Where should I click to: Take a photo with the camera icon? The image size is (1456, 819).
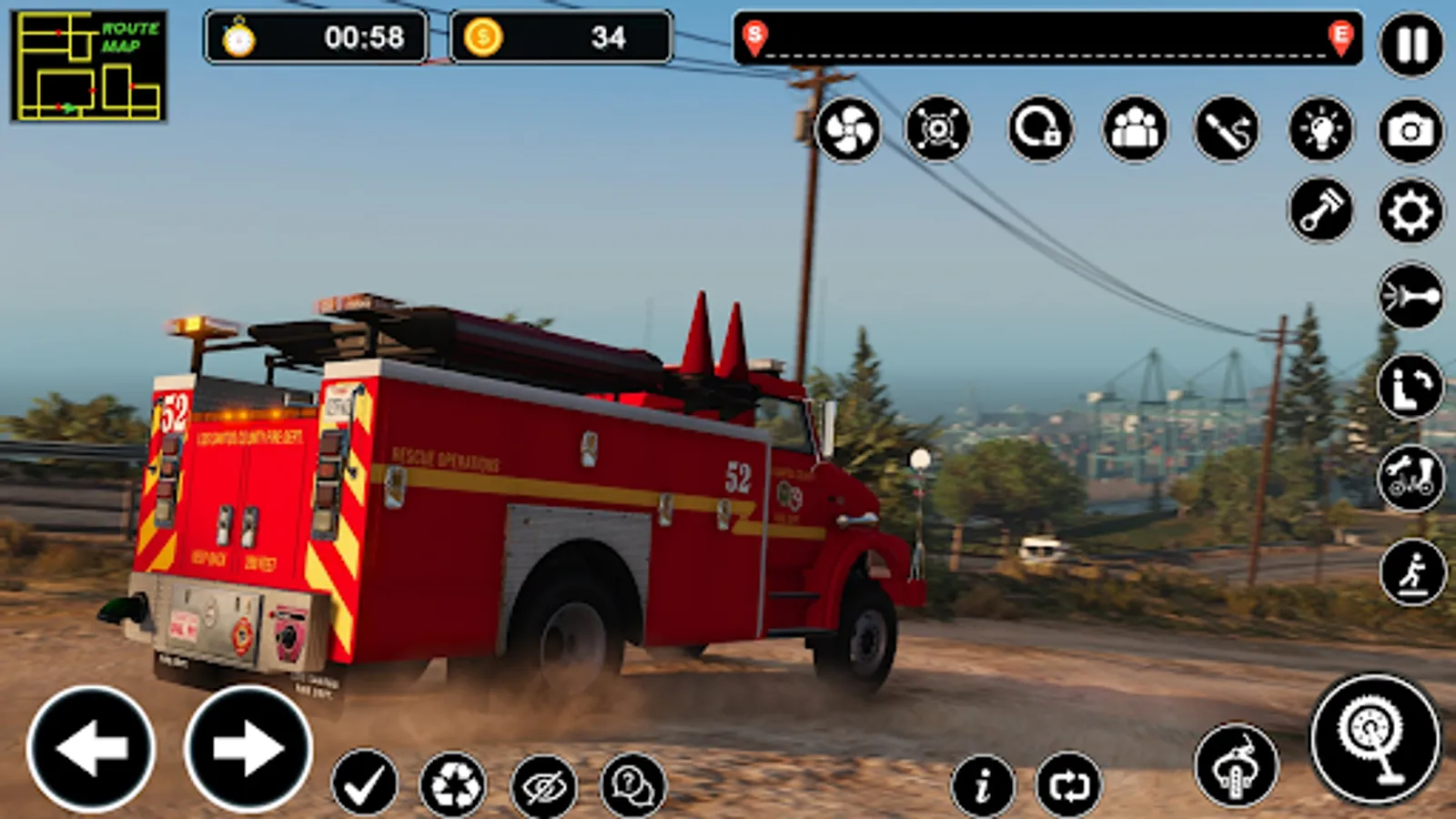tap(1410, 129)
